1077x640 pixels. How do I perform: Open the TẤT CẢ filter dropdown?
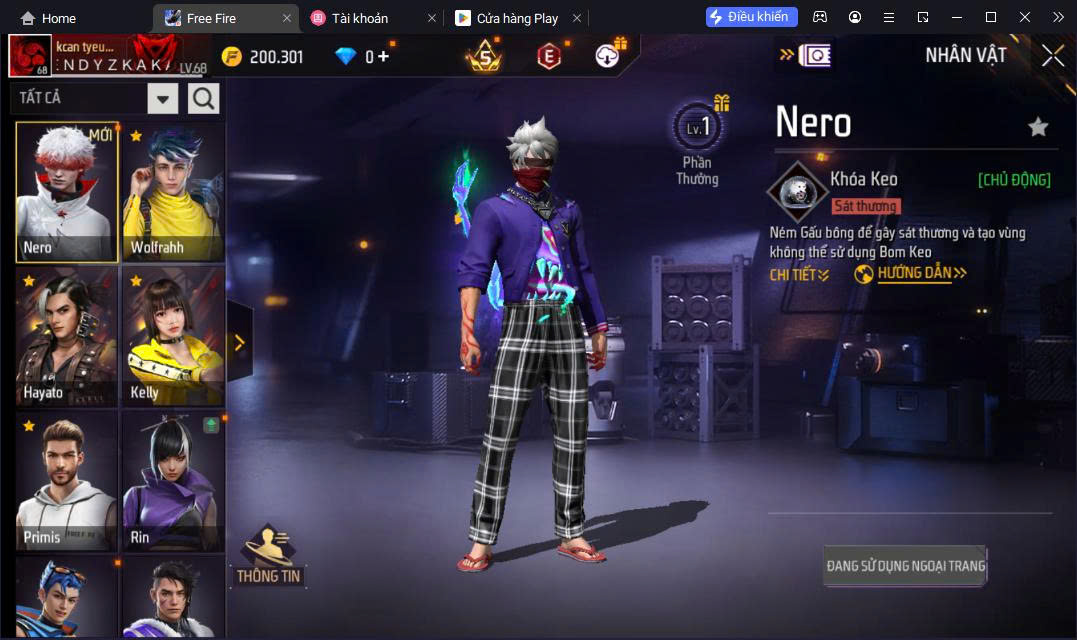[163, 98]
